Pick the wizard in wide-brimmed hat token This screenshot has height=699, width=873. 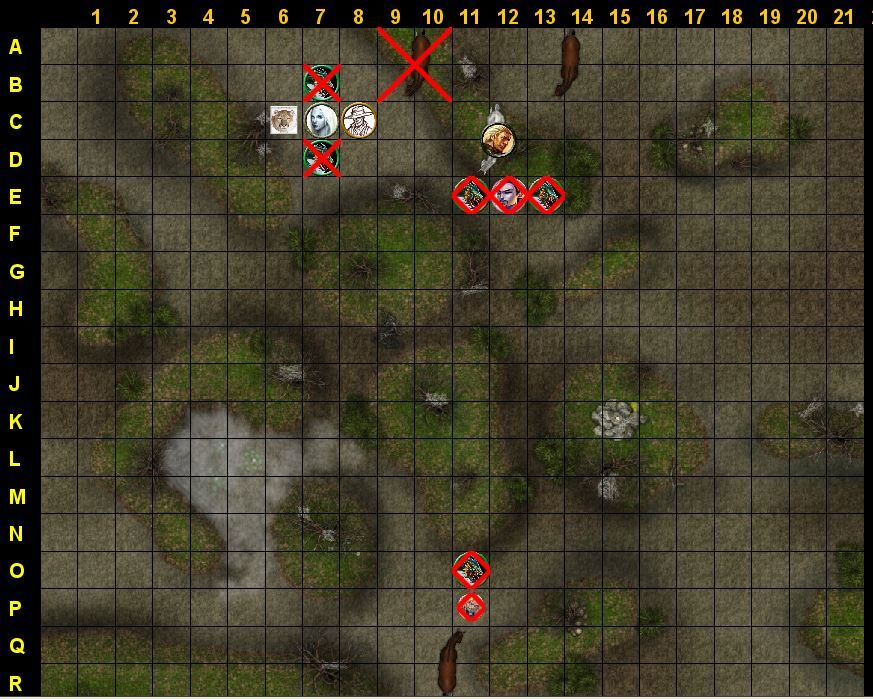(358, 121)
